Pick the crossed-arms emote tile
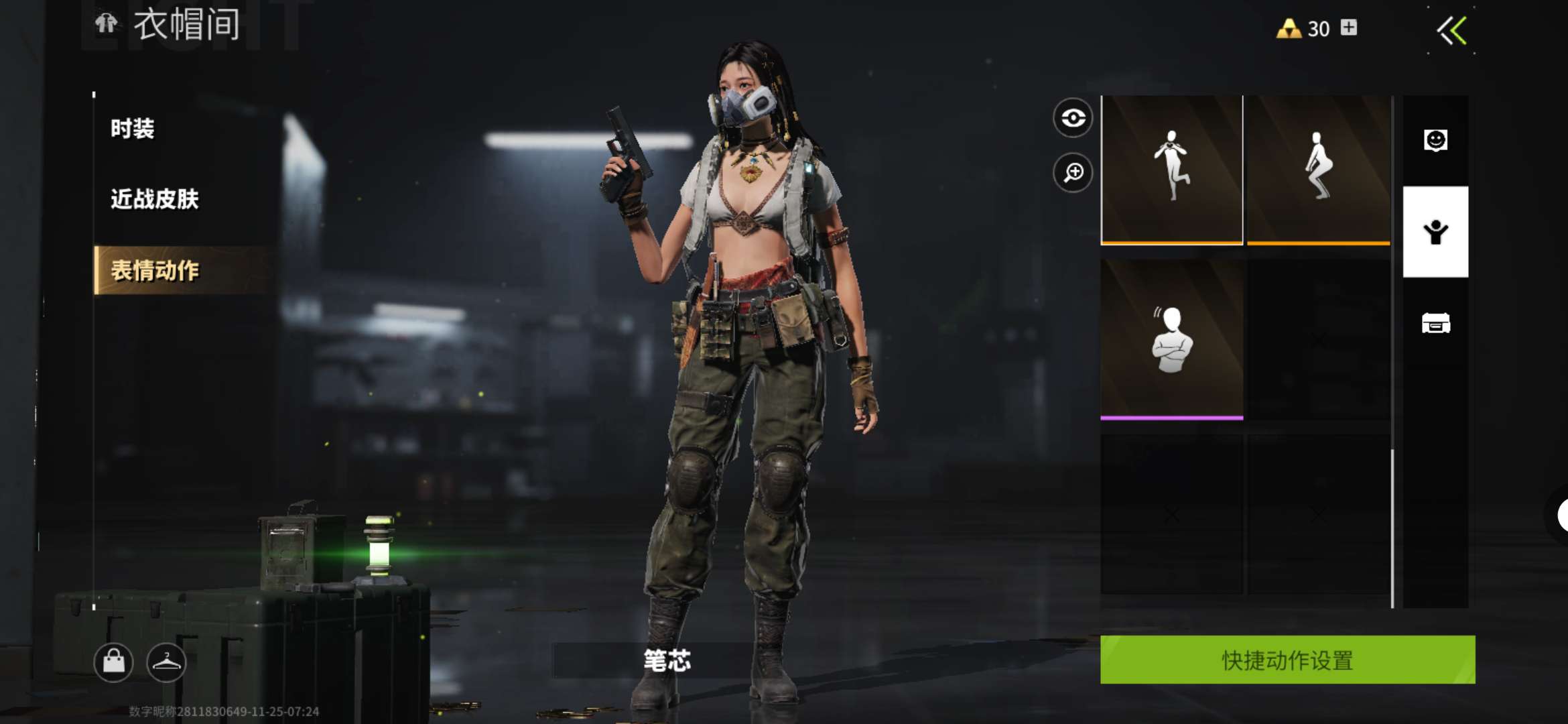The image size is (1568, 724). click(x=1171, y=339)
